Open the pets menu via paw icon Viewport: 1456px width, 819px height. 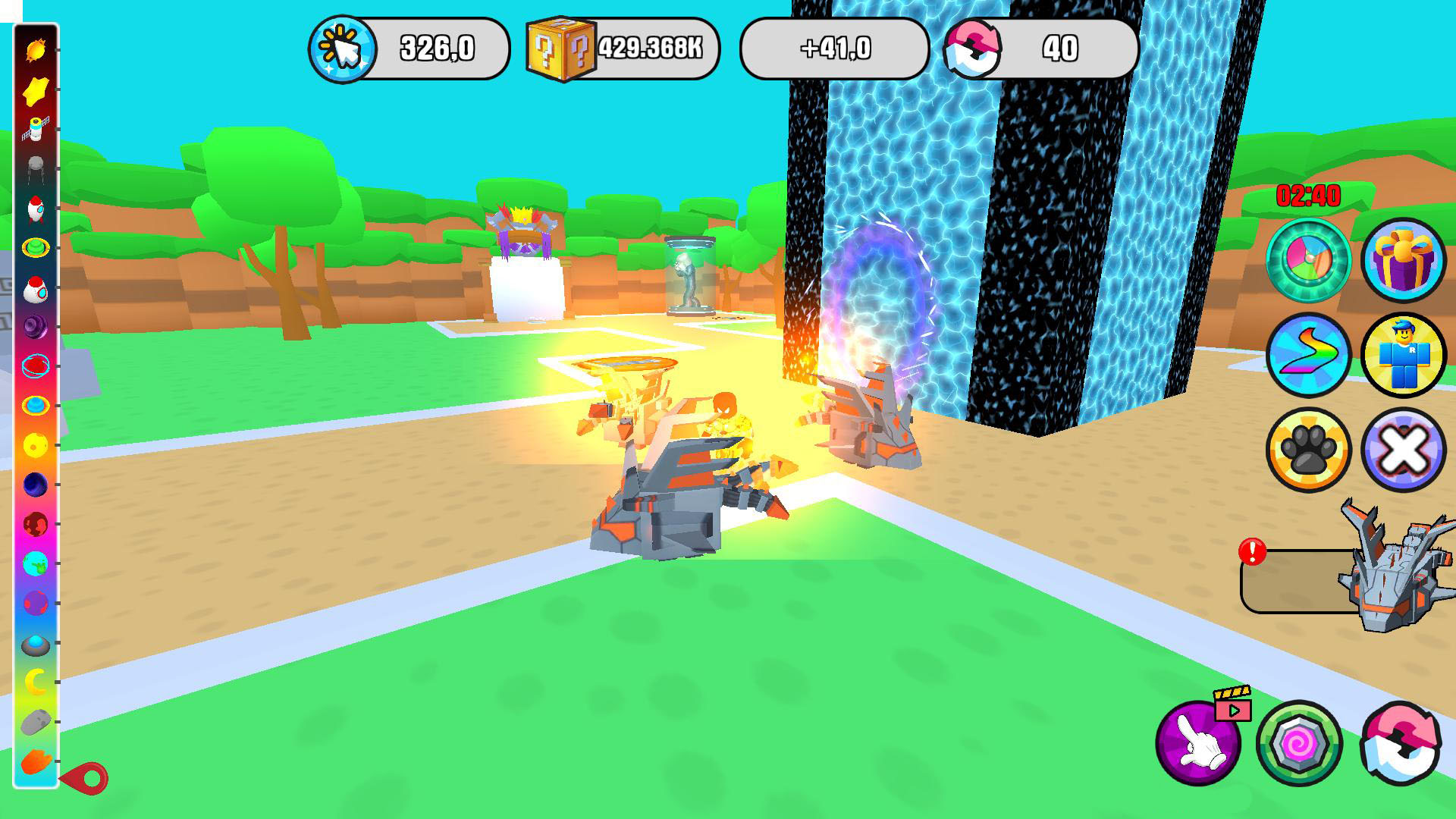point(1308,449)
